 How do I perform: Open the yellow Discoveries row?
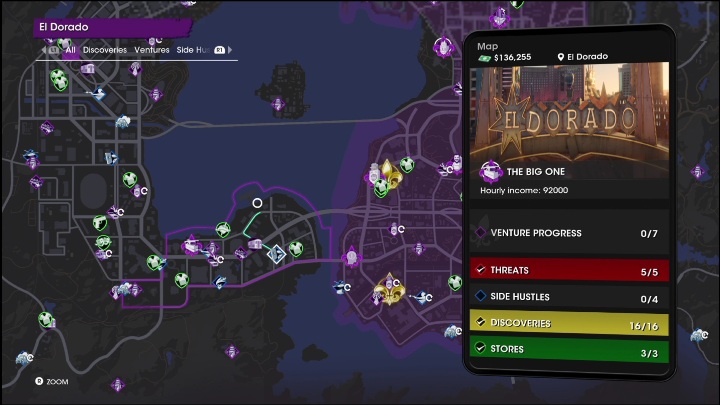coord(567,323)
